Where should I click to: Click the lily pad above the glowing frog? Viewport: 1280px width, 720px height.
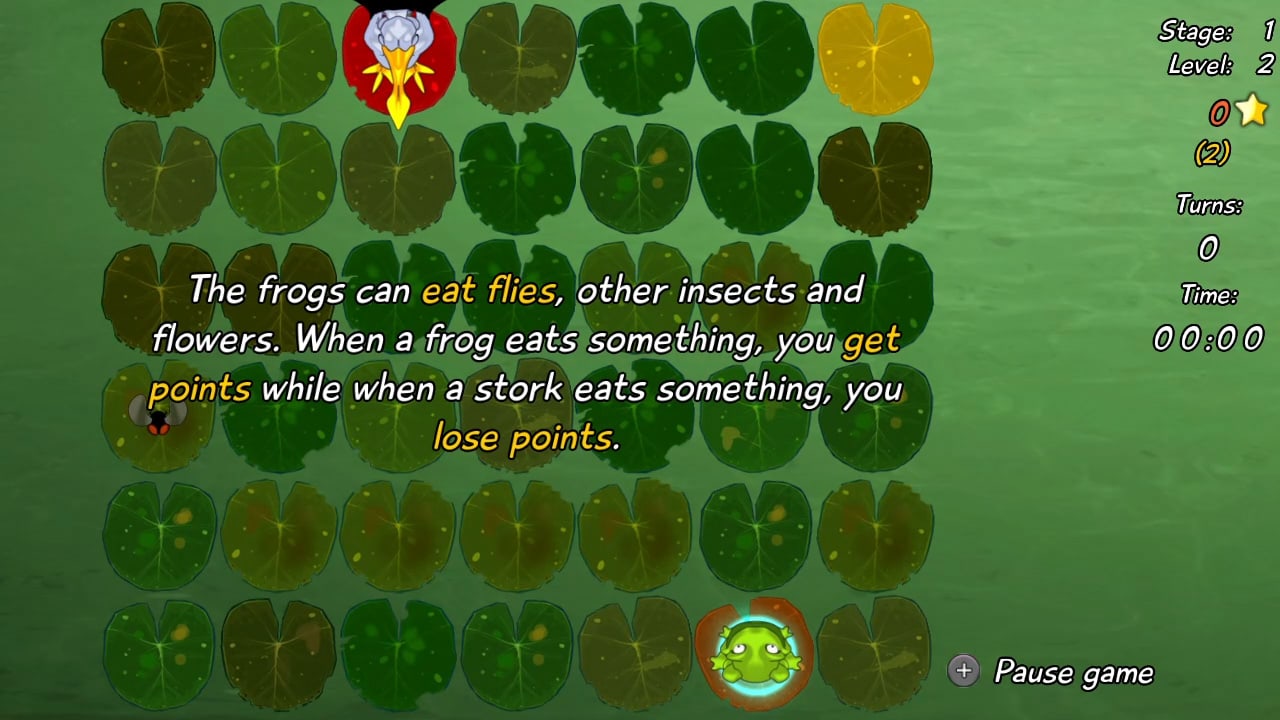point(757,535)
